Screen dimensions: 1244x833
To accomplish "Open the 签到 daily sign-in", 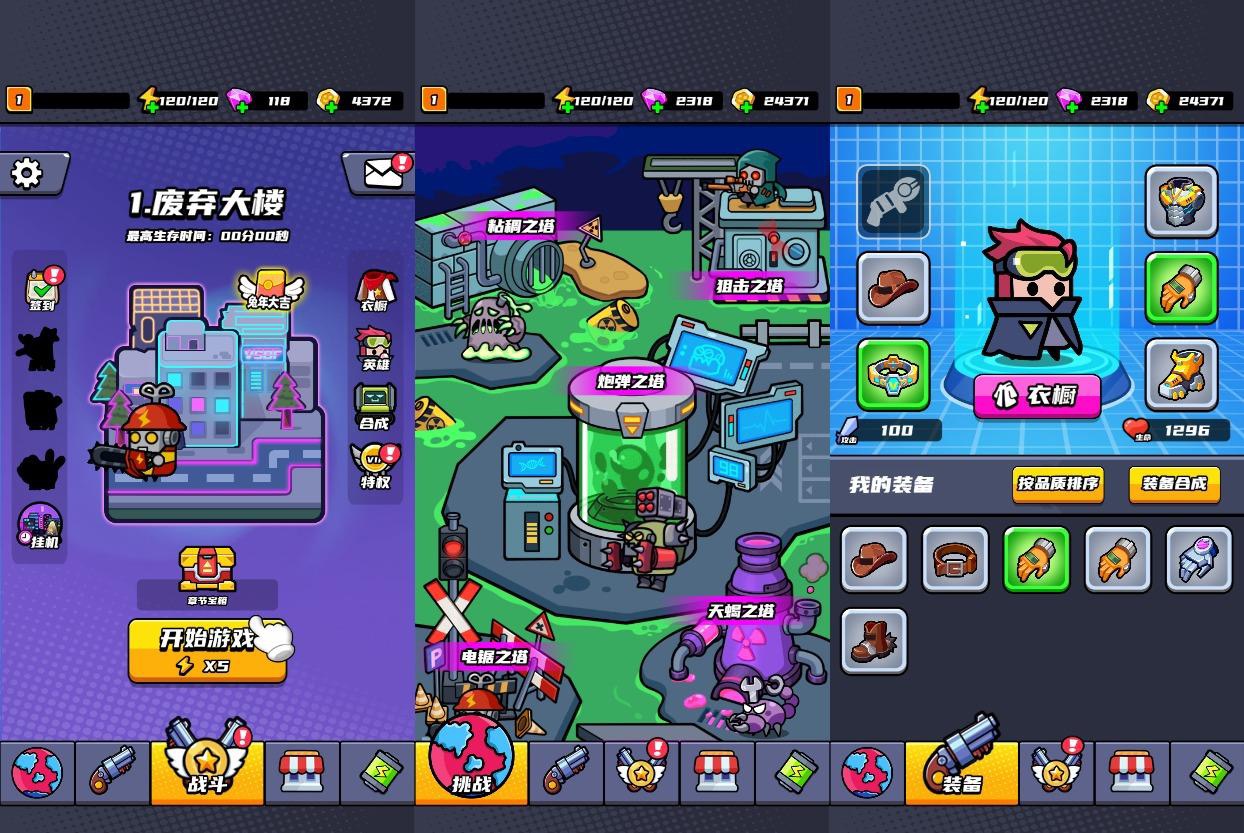I will tap(41, 289).
